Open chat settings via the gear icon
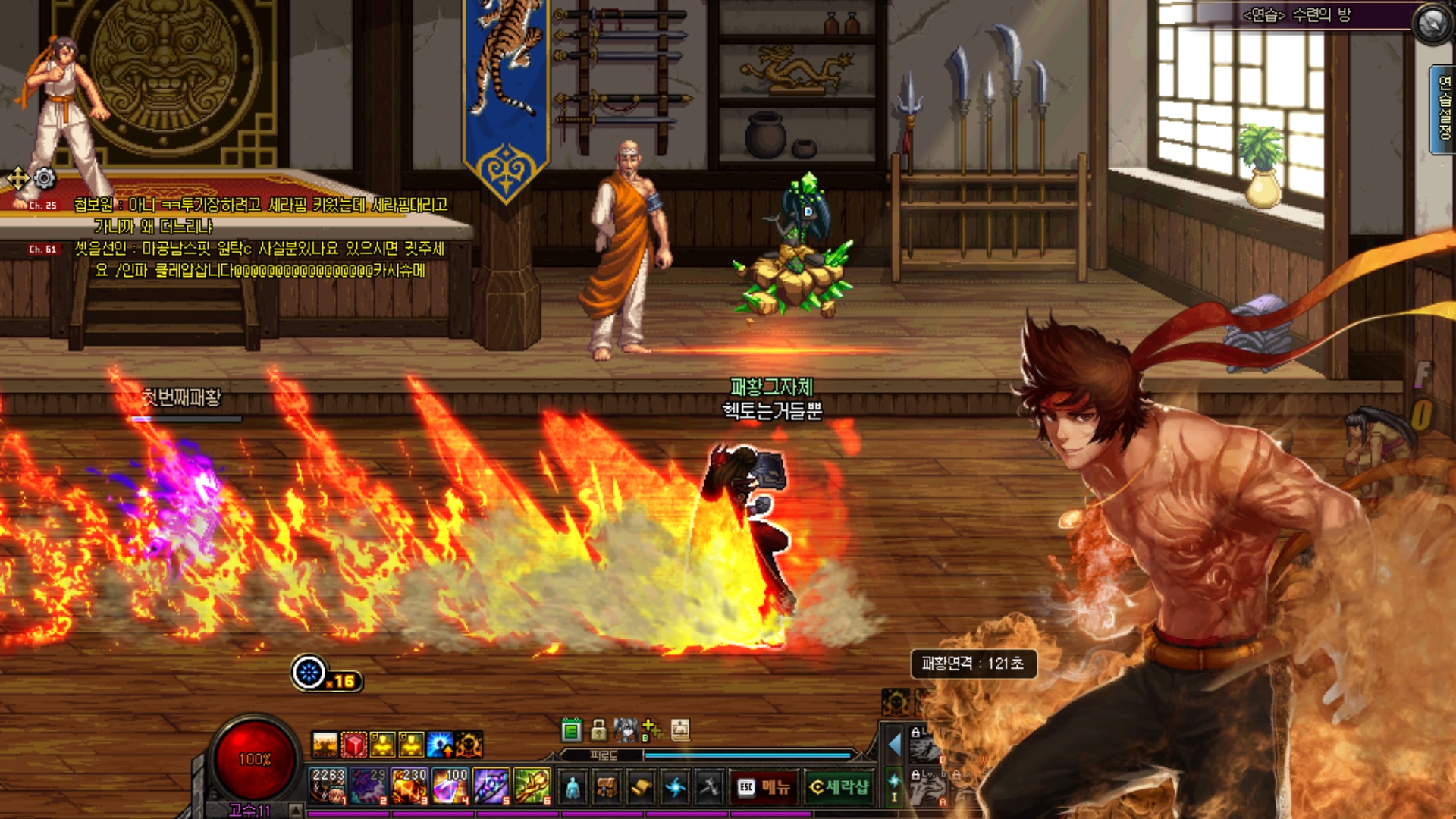Image resolution: width=1456 pixels, height=819 pixels. pos(45,178)
